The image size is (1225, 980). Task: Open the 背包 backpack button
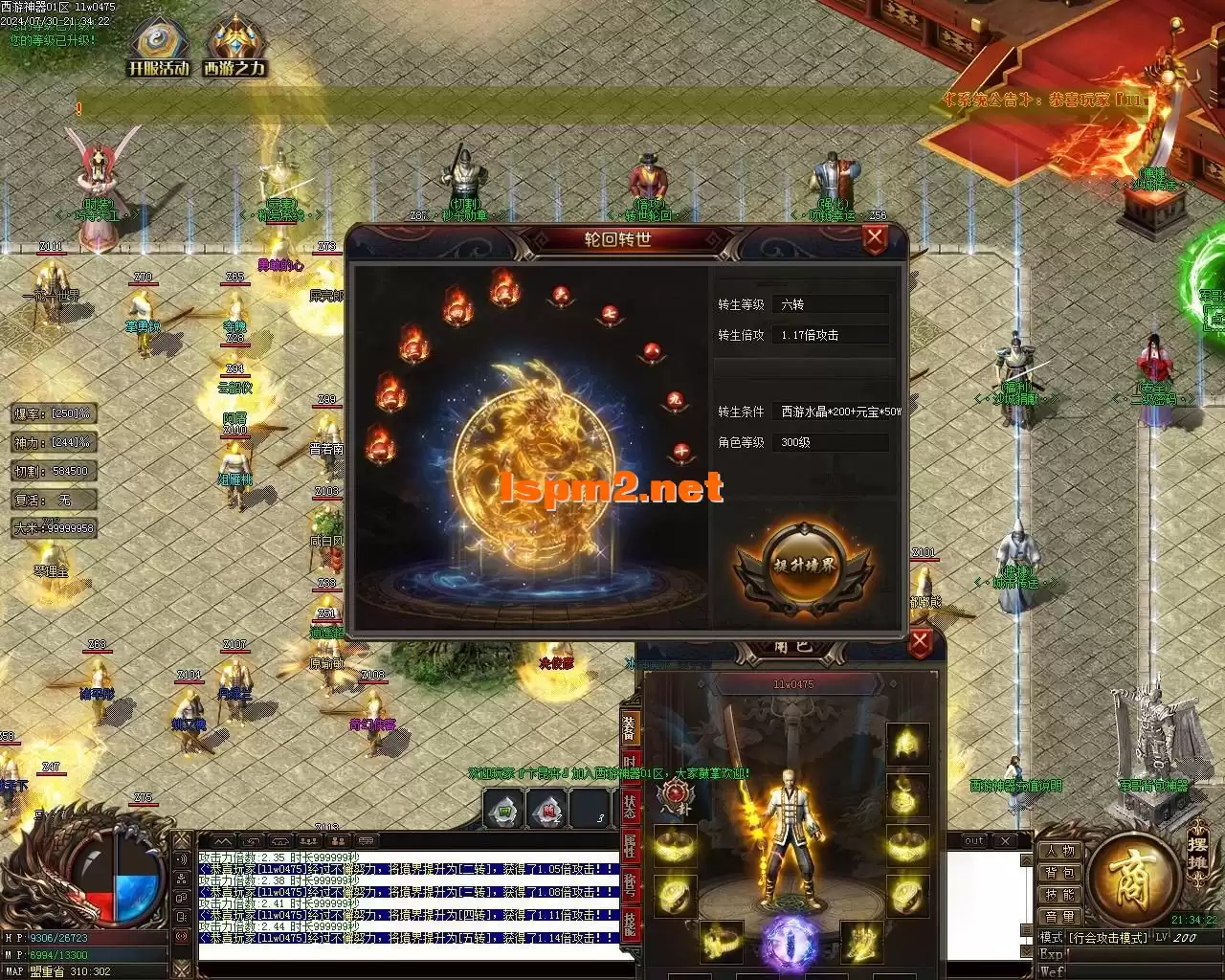(1059, 873)
